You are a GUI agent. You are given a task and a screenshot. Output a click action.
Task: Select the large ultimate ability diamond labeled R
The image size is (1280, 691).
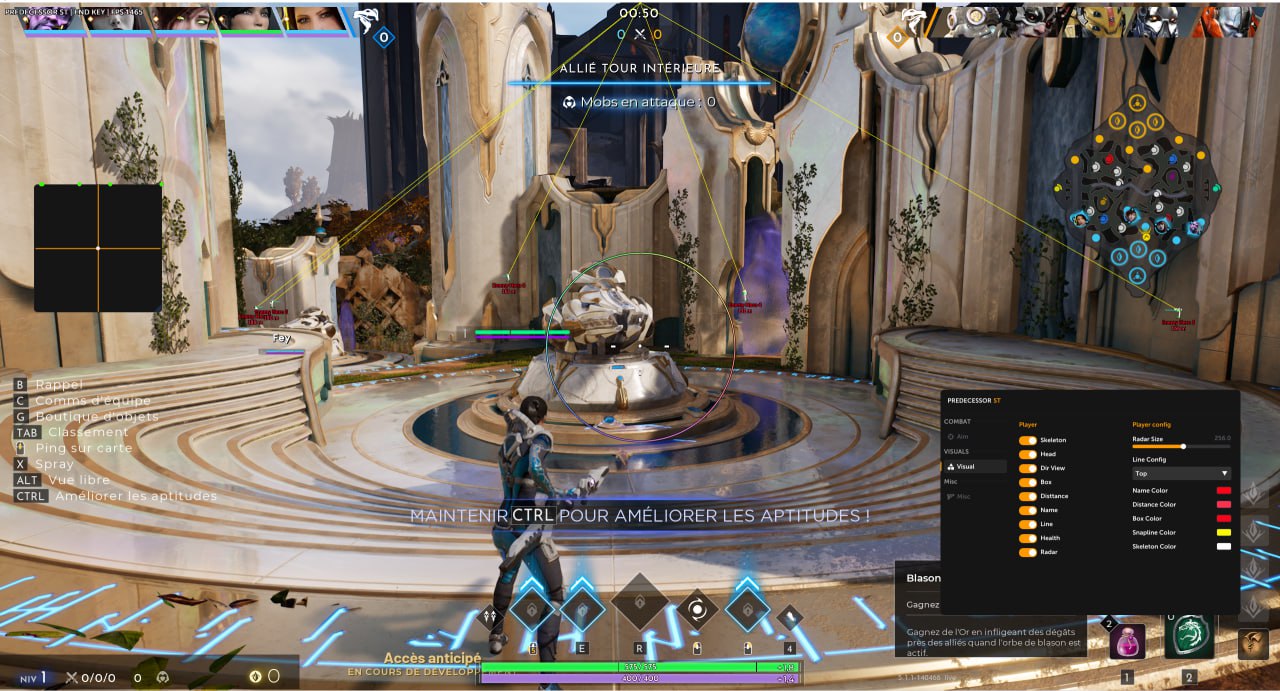pos(639,602)
